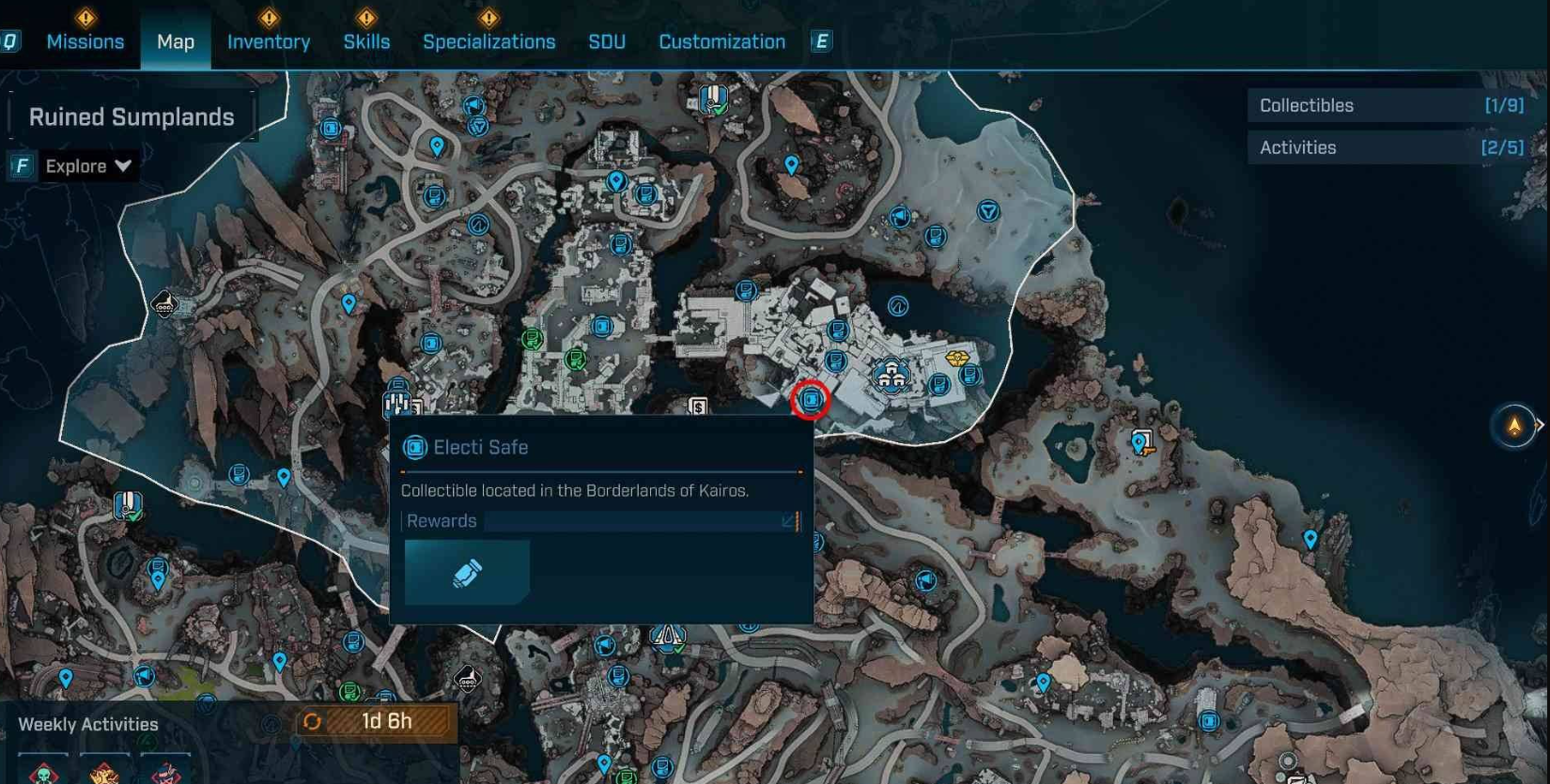Screen dimensions: 1550x784
Task: Expand the Rewards section in the tooltip
Action: click(x=788, y=521)
